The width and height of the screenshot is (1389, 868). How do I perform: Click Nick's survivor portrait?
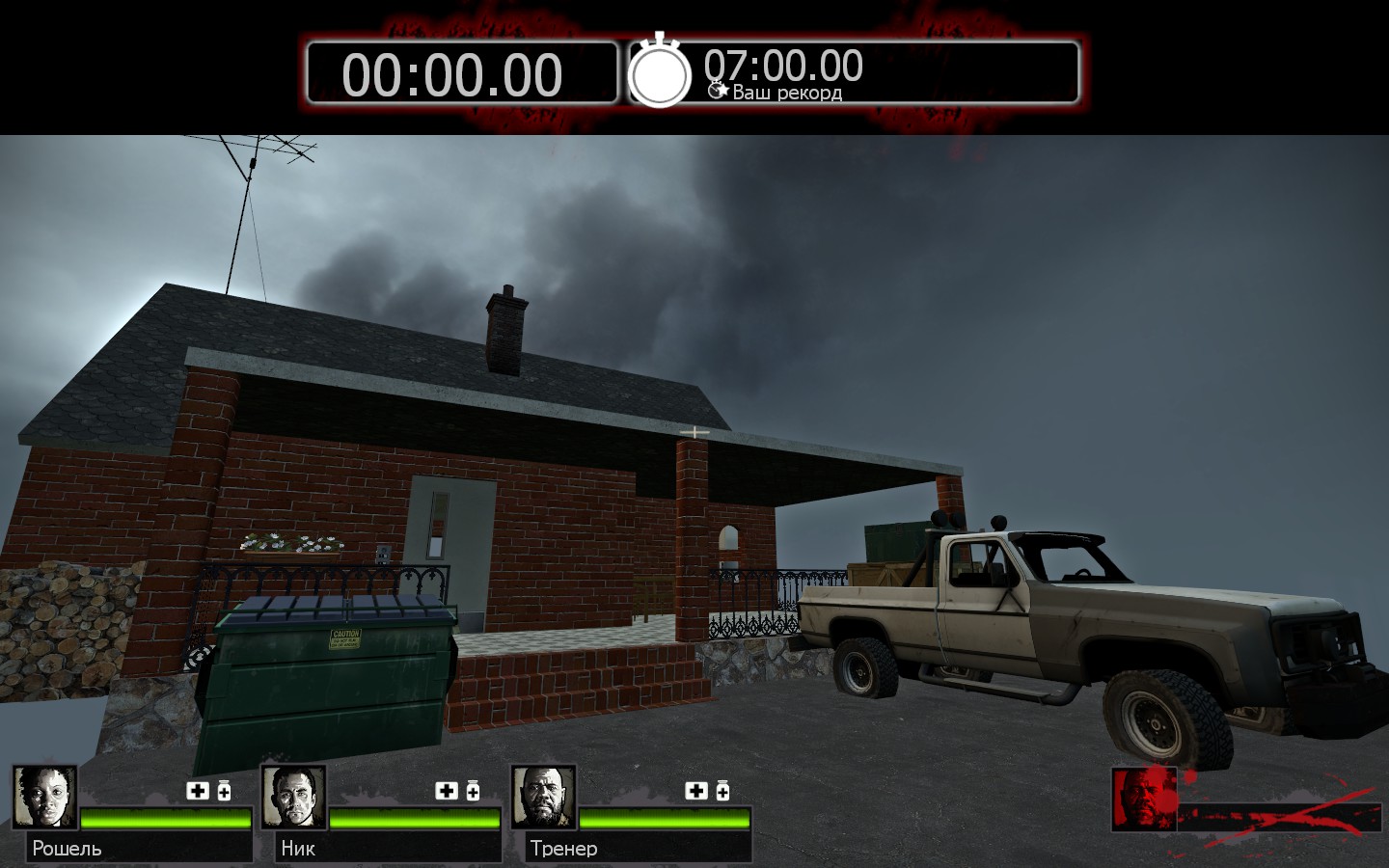[293, 798]
